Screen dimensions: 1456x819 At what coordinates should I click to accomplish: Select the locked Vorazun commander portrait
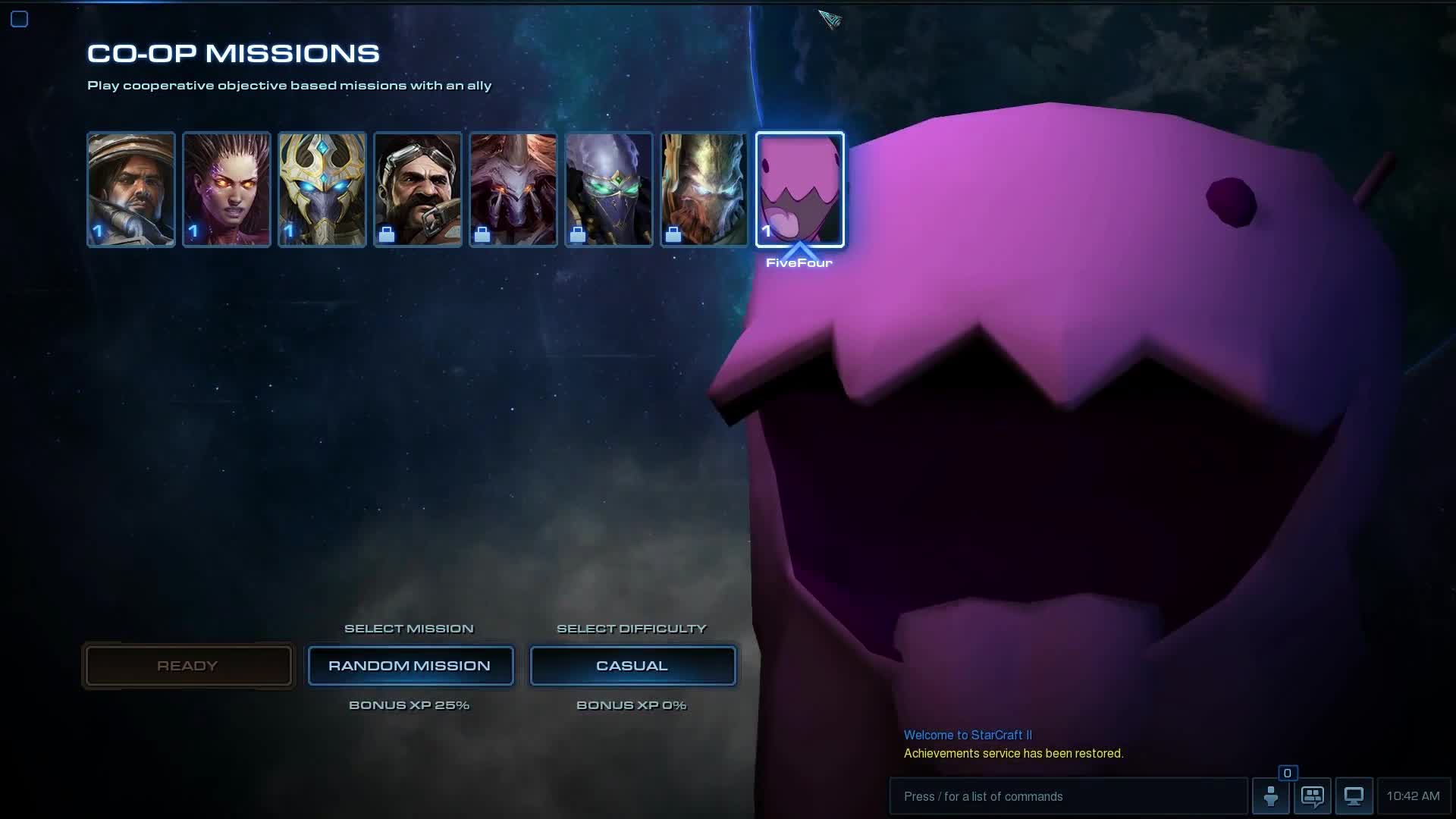(609, 190)
